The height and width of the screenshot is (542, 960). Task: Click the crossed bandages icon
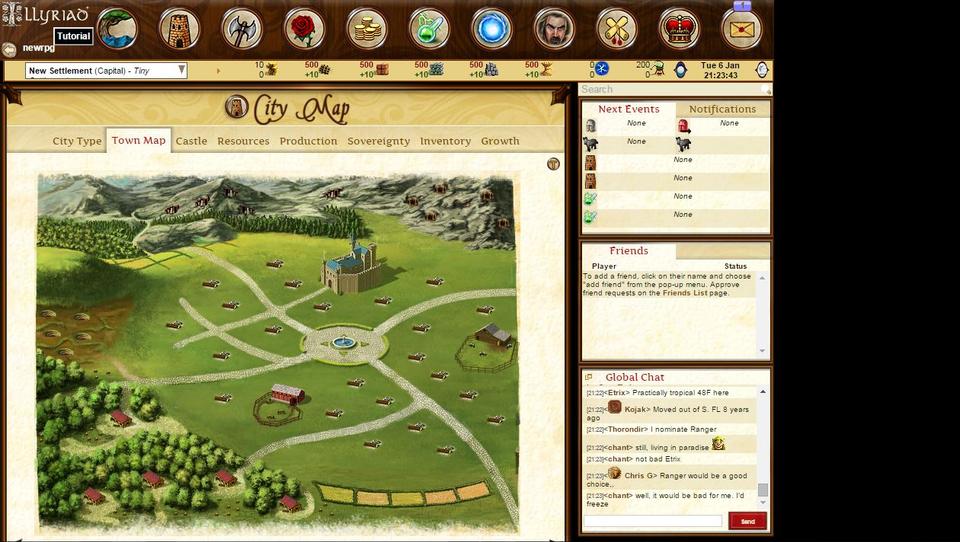(616, 29)
